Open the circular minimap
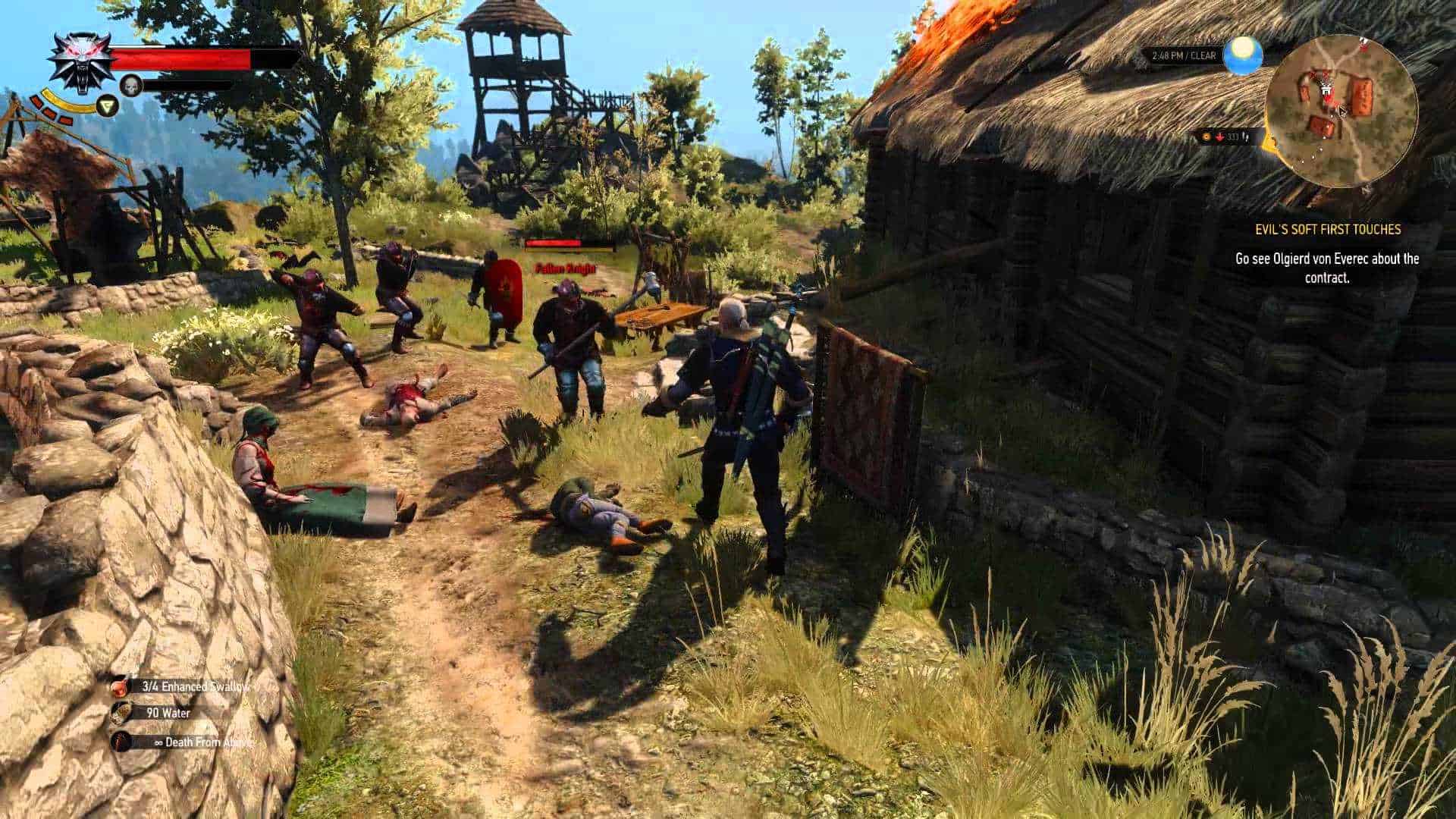Screen dimensions: 1456x819 (x=1340, y=110)
